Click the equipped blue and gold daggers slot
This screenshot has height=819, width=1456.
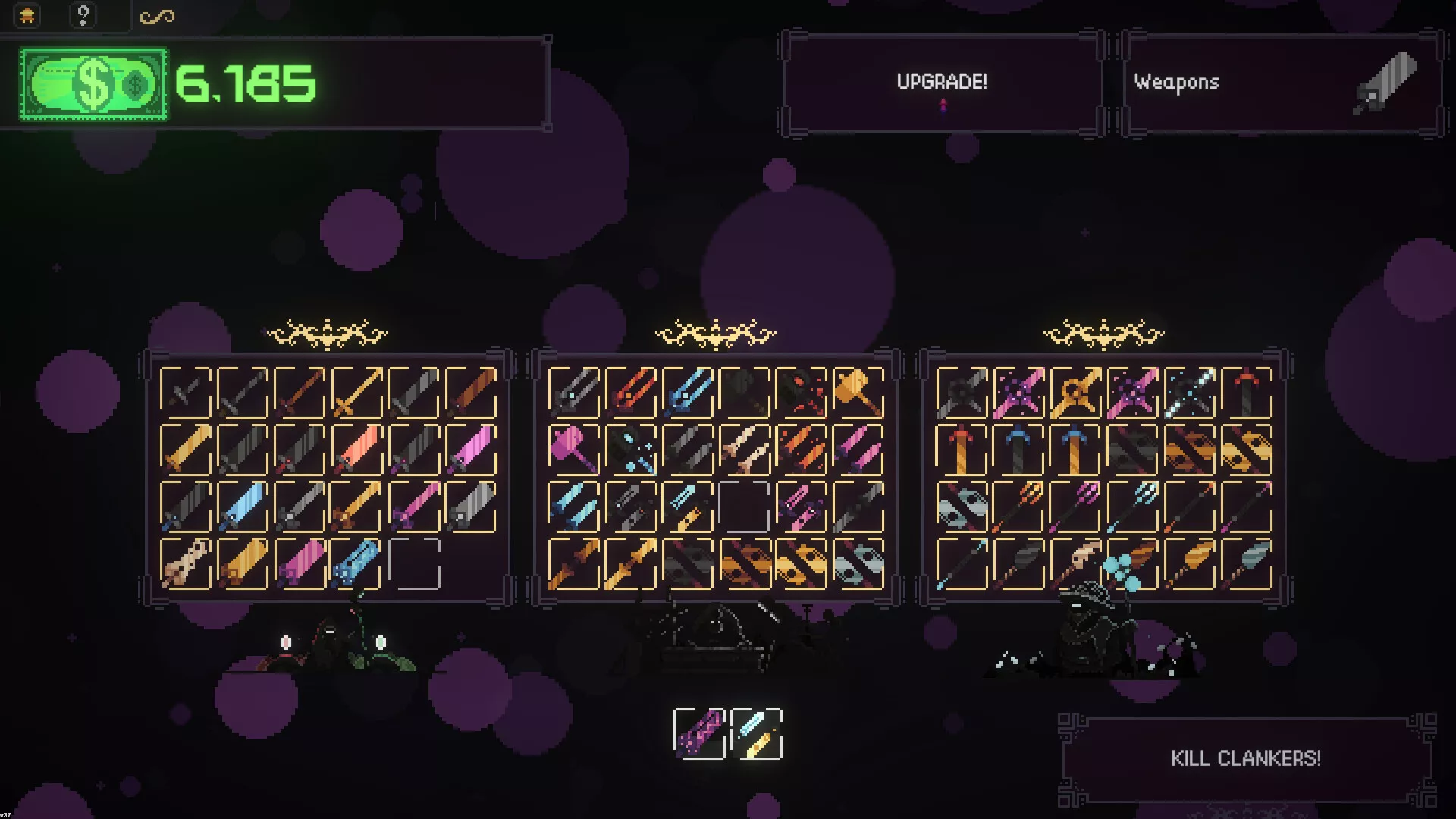pyautogui.click(x=756, y=733)
